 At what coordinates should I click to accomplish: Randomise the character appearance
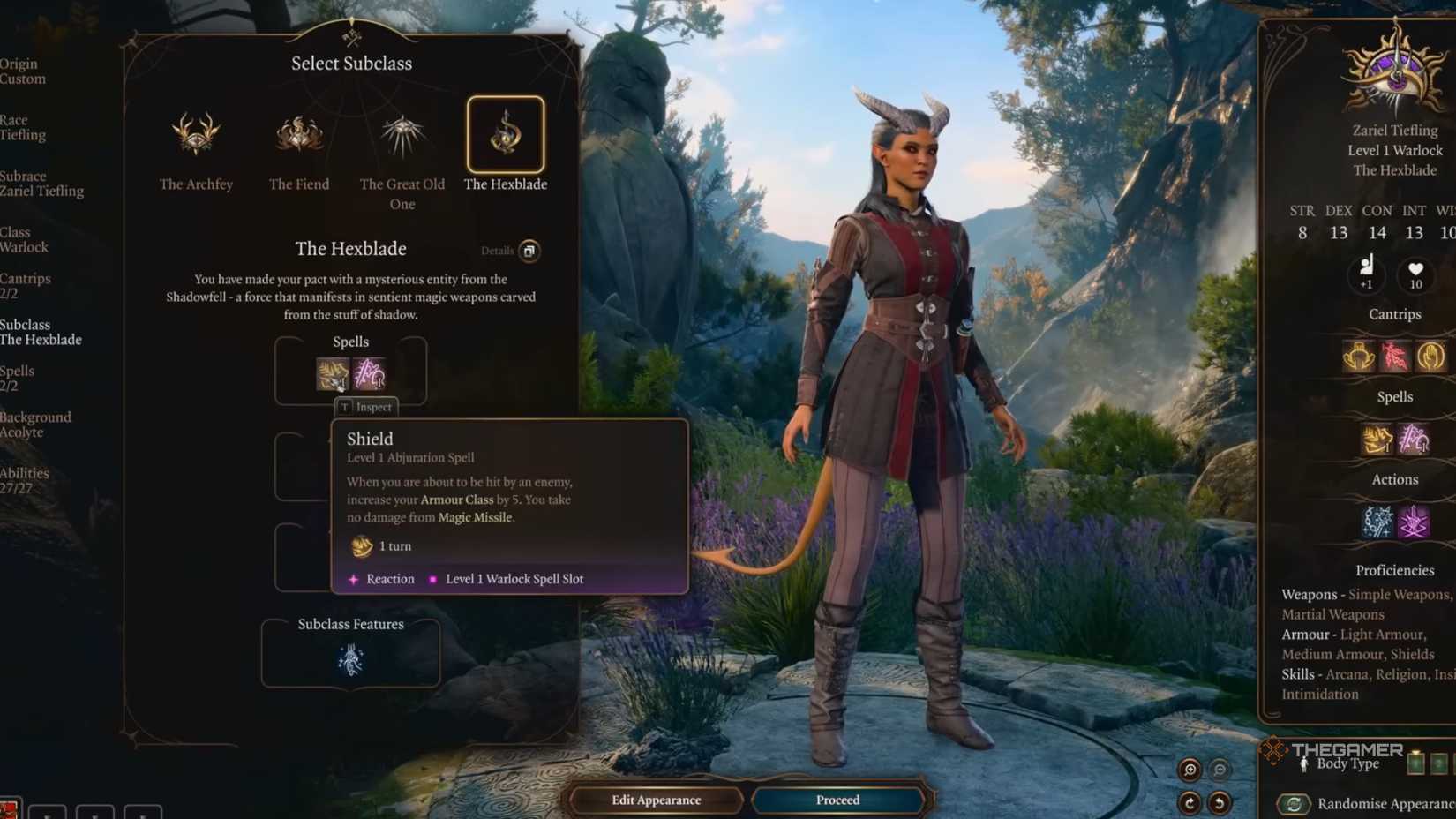click(1294, 803)
